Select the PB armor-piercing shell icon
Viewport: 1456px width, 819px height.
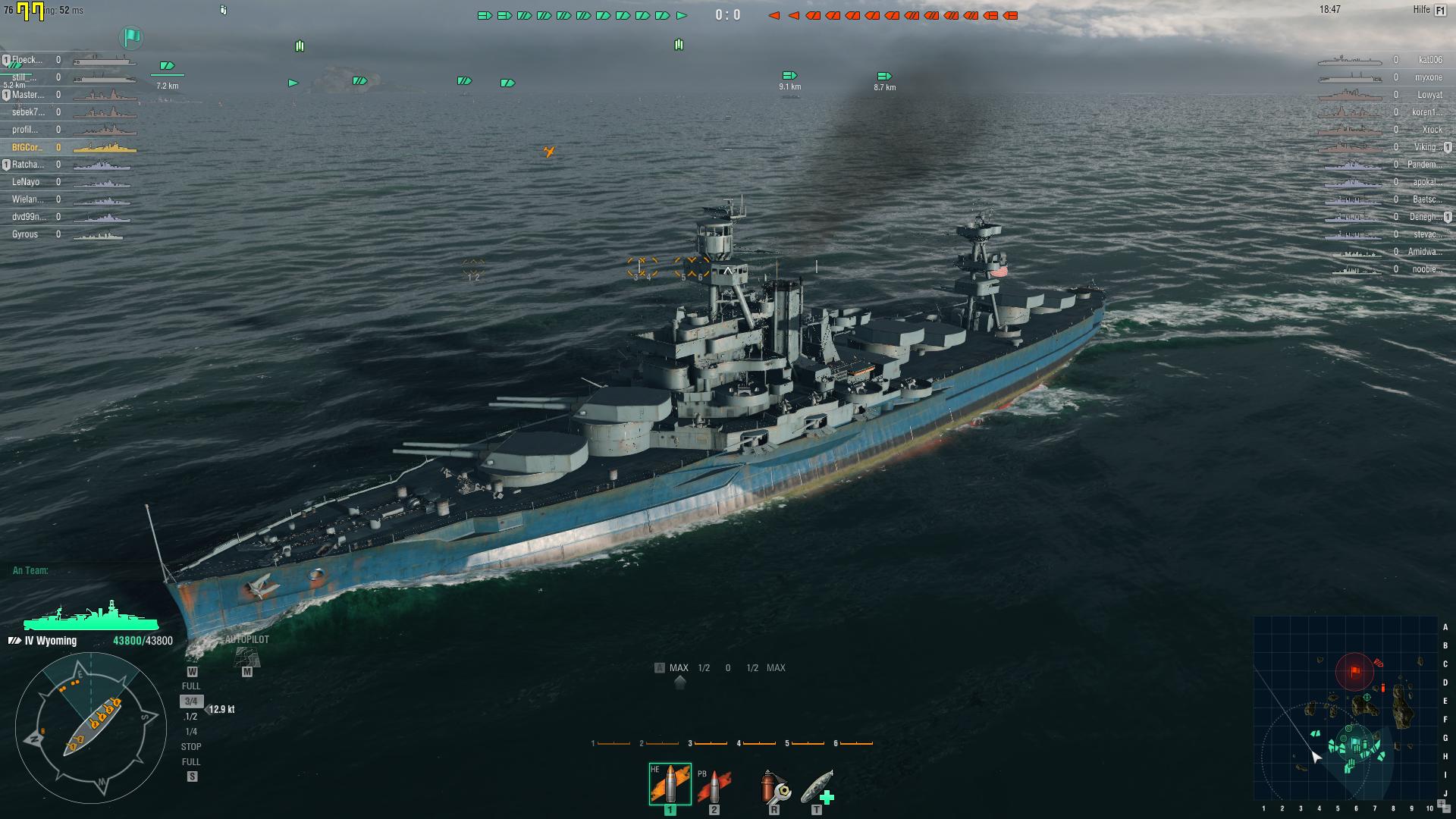[x=714, y=783]
